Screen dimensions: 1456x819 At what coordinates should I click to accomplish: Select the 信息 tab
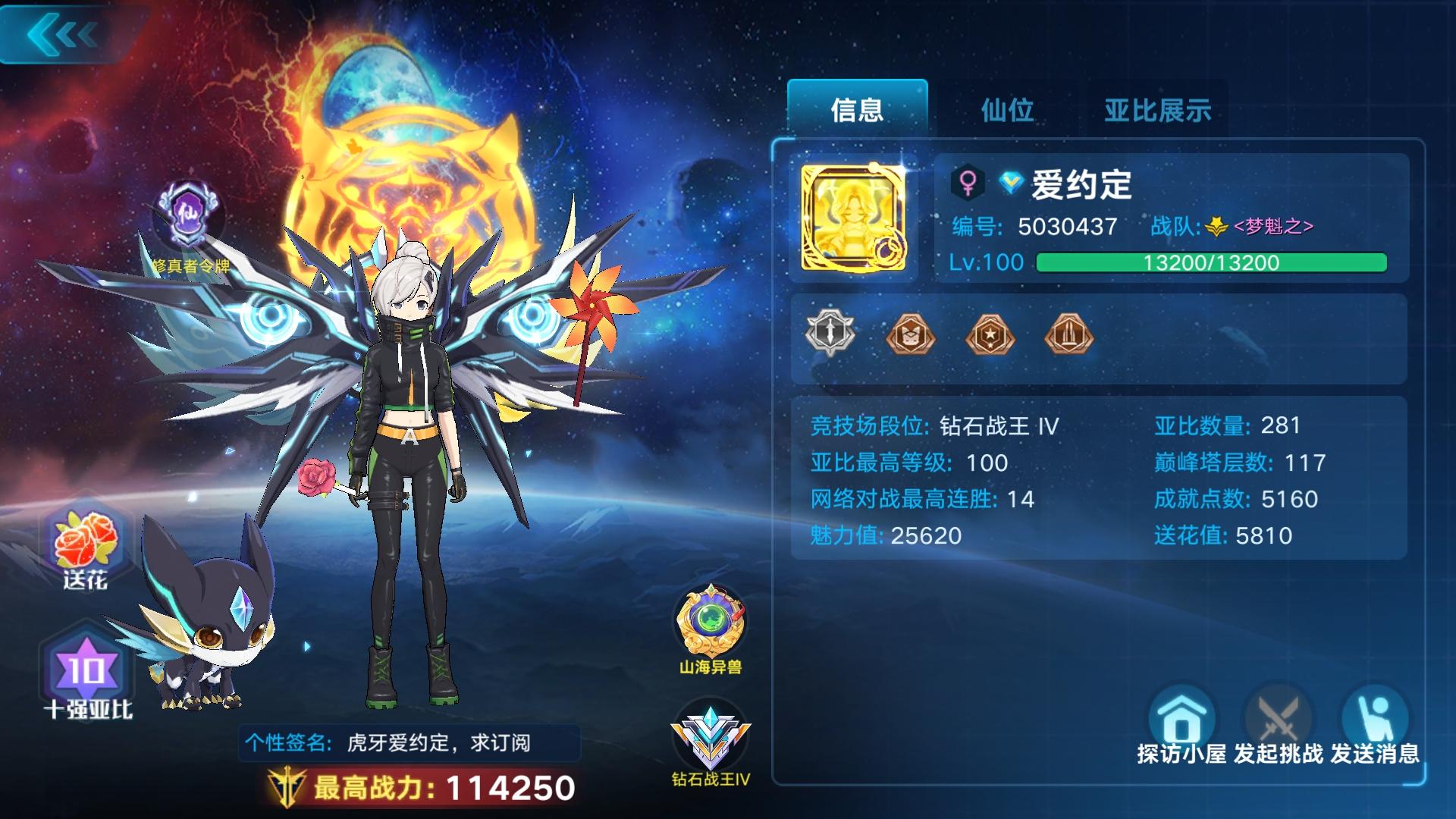[858, 110]
